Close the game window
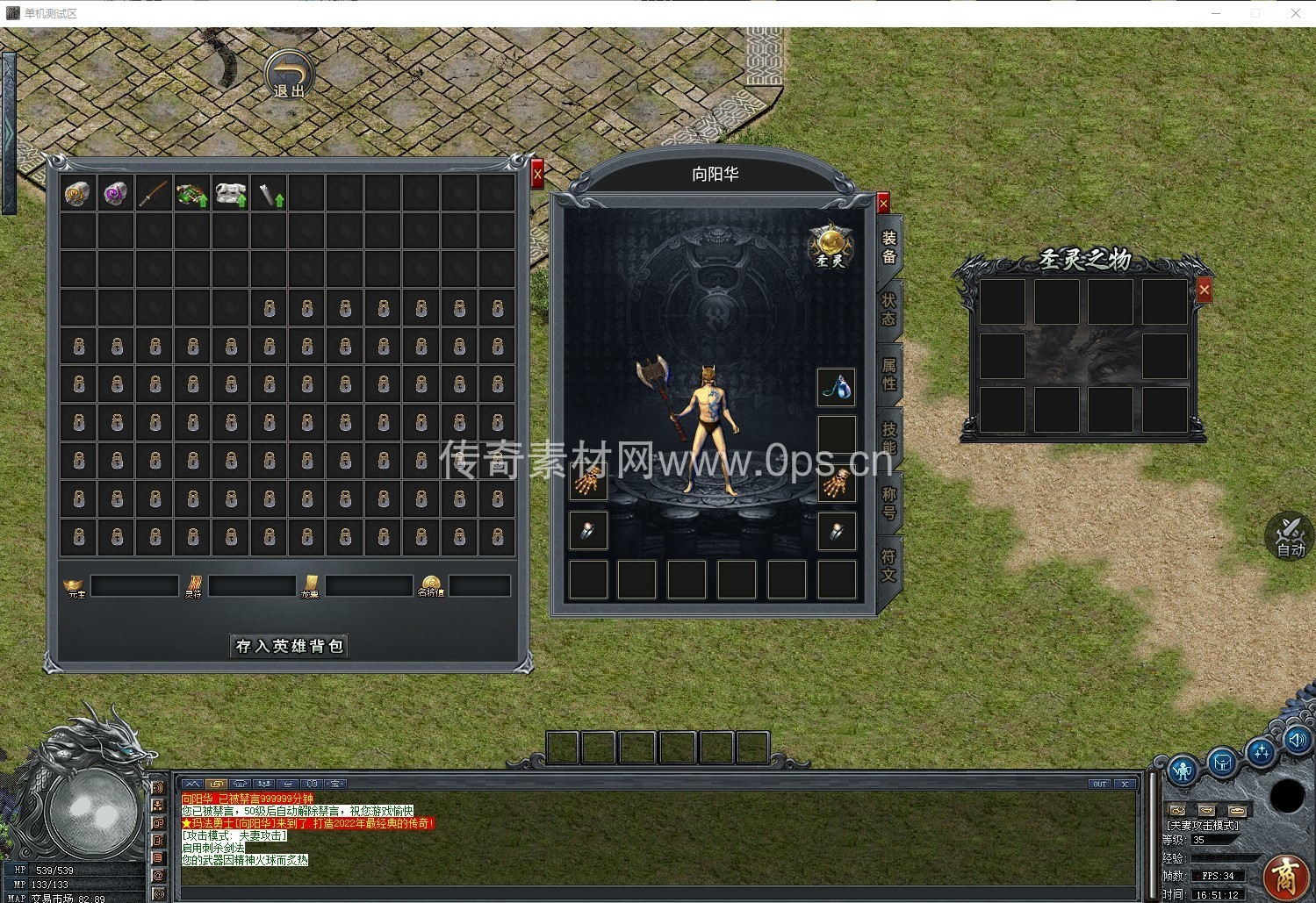 pyautogui.click(x=1295, y=13)
